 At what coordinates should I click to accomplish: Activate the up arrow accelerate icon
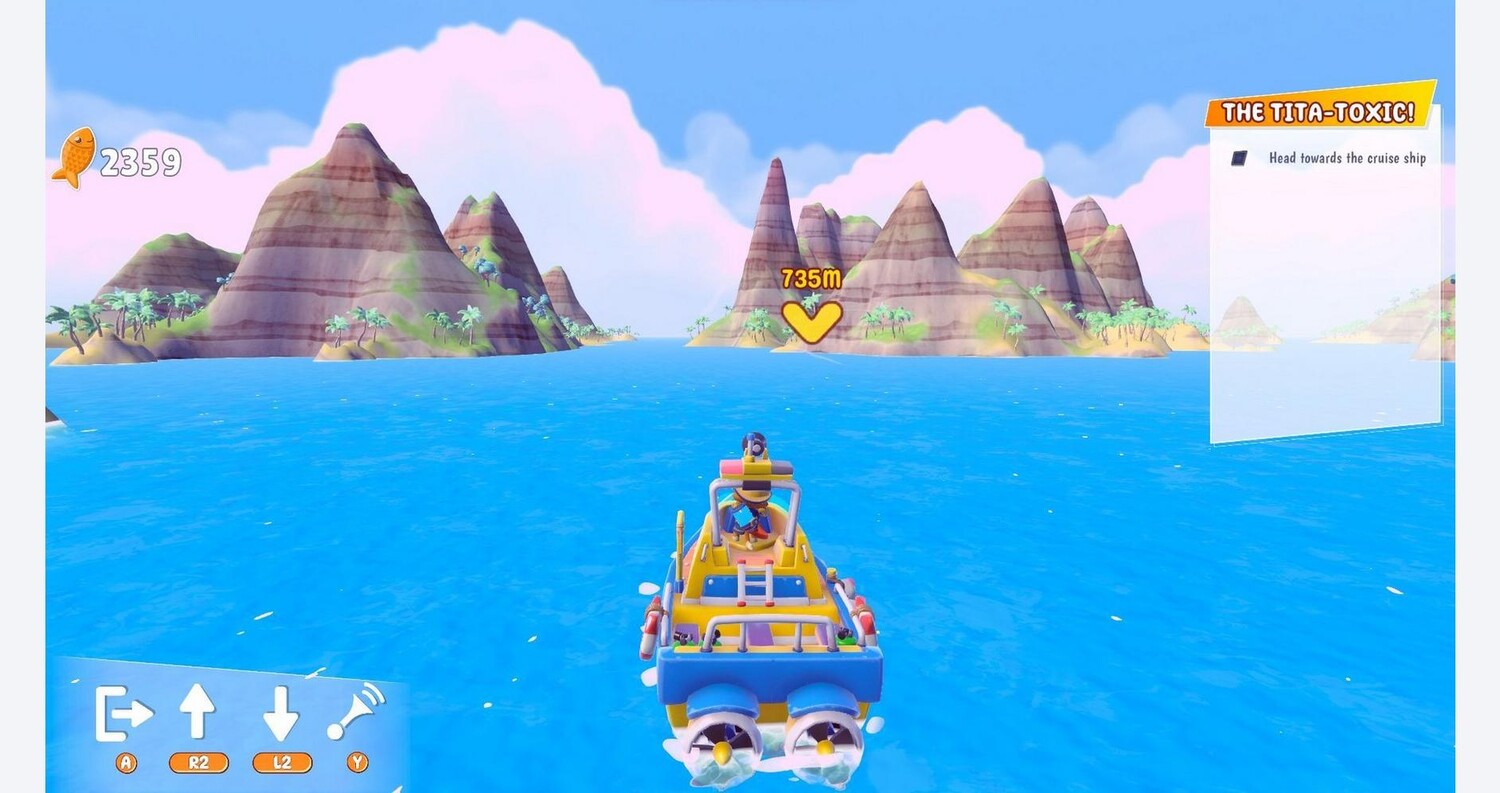(x=198, y=712)
